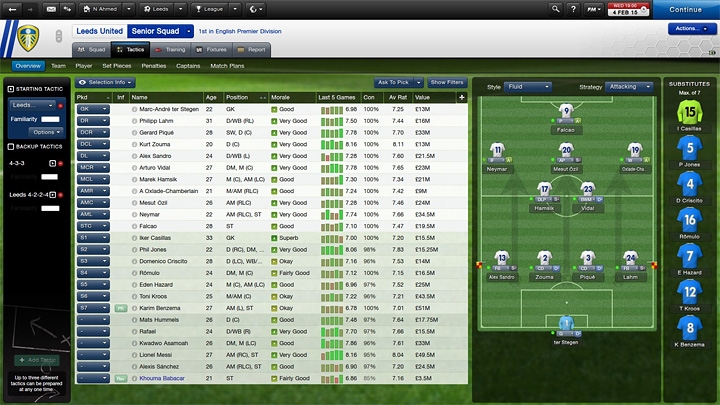Screen dimensions: 720x405
Task: Click the Continue button
Action: [685, 9]
